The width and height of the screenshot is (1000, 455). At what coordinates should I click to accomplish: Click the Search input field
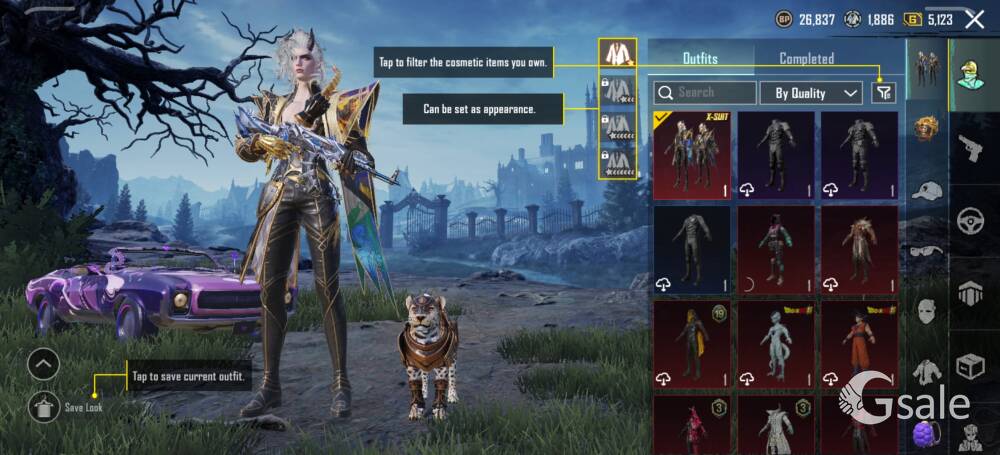[x=705, y=93]
